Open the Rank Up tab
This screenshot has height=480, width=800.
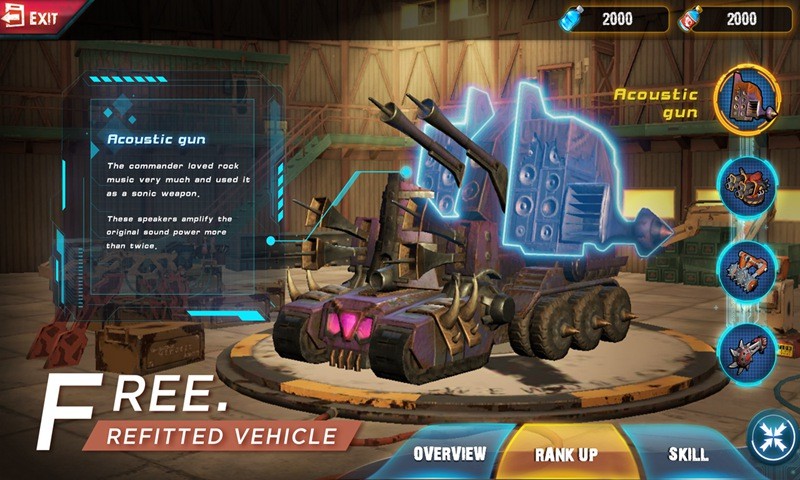pos(566,455)
